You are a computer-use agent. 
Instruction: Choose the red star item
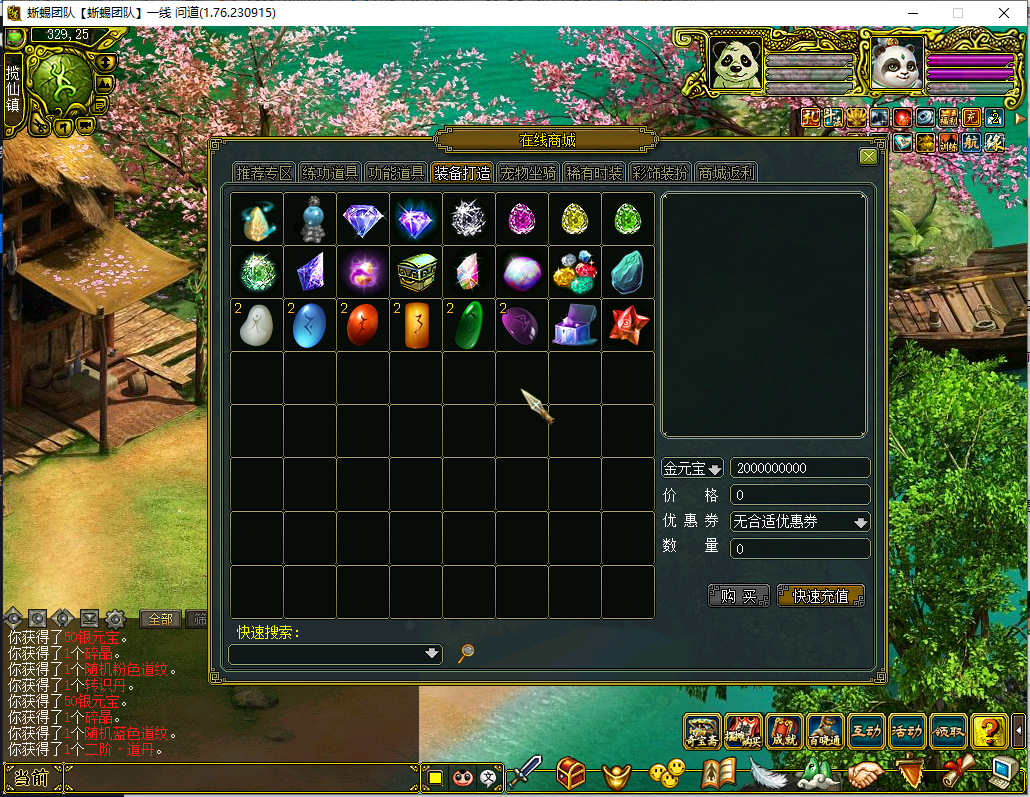[628, 325]
